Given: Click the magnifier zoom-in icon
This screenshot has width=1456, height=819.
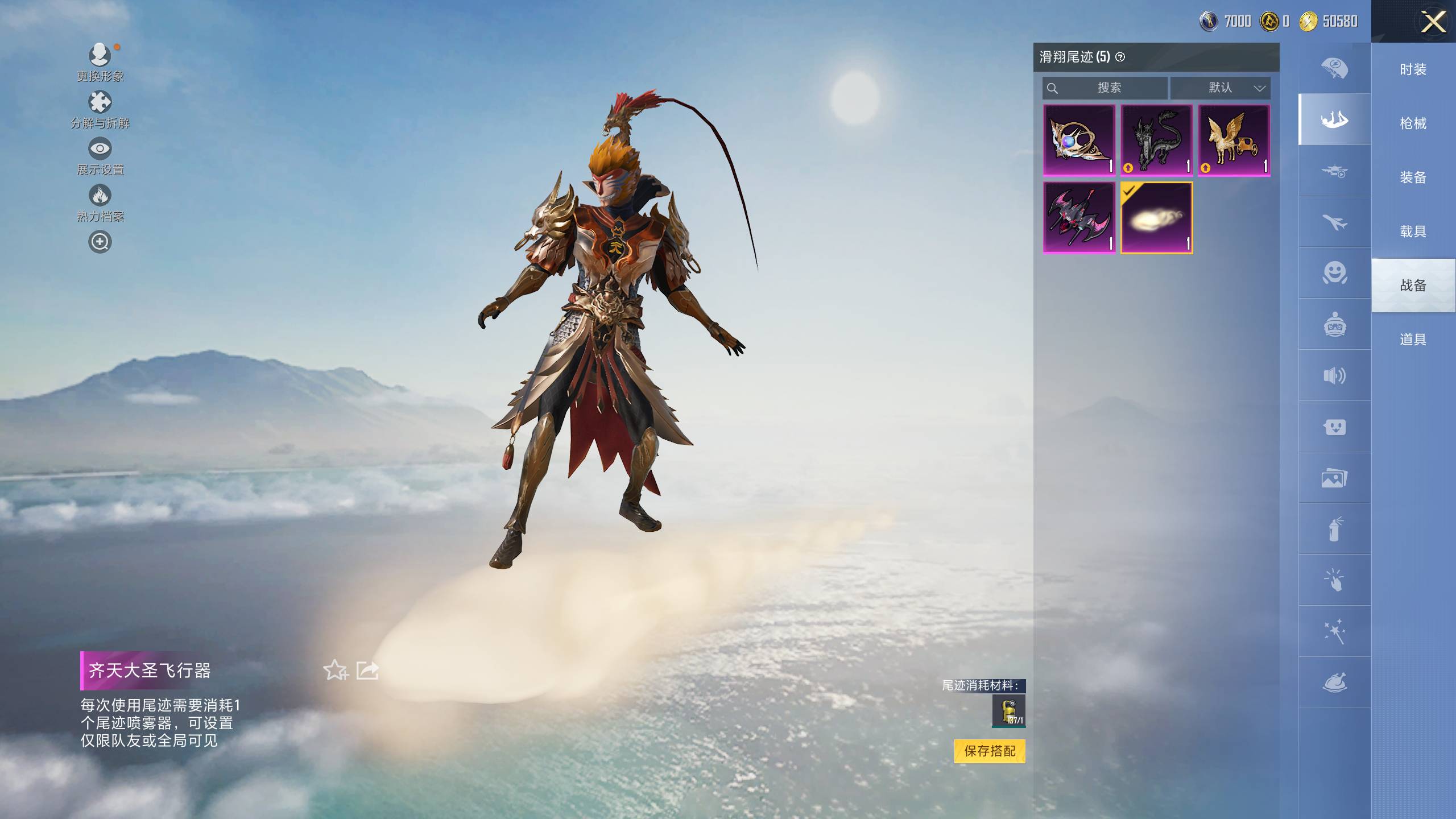Looking at the screenshot, I should 100,242.
